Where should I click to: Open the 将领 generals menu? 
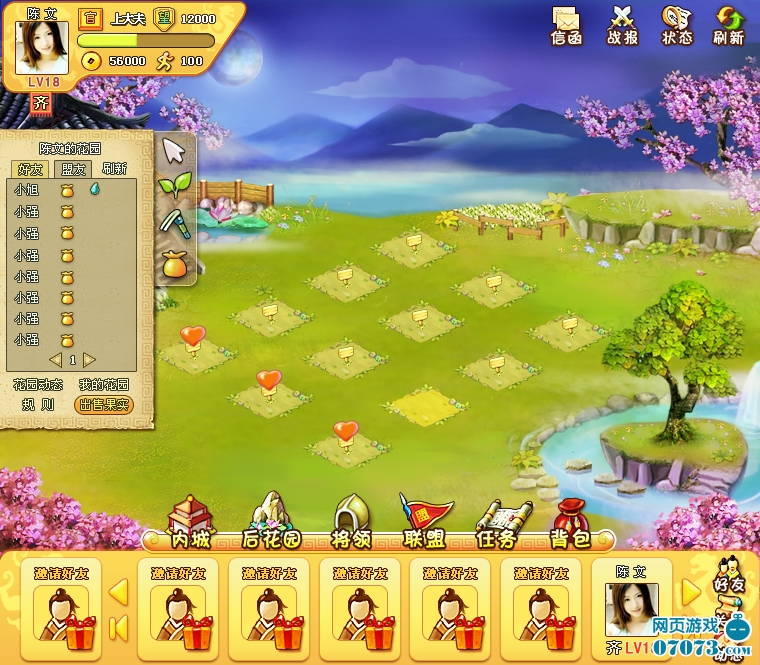[x=351, y=524]
